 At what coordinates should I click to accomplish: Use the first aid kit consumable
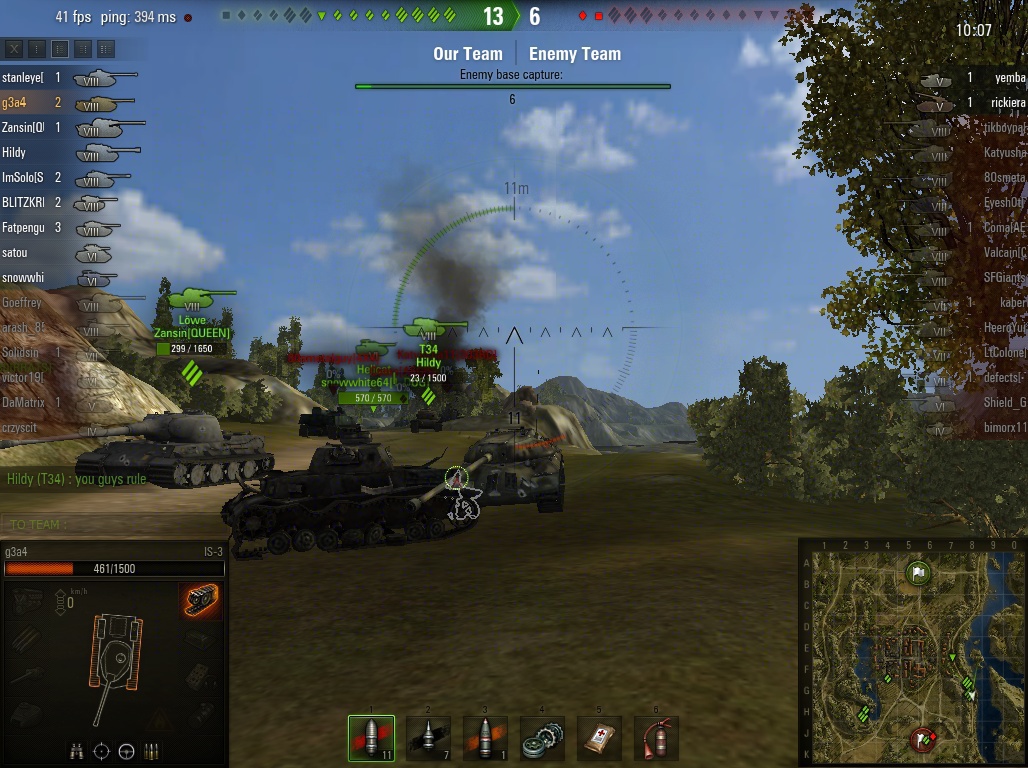(599, 738)
